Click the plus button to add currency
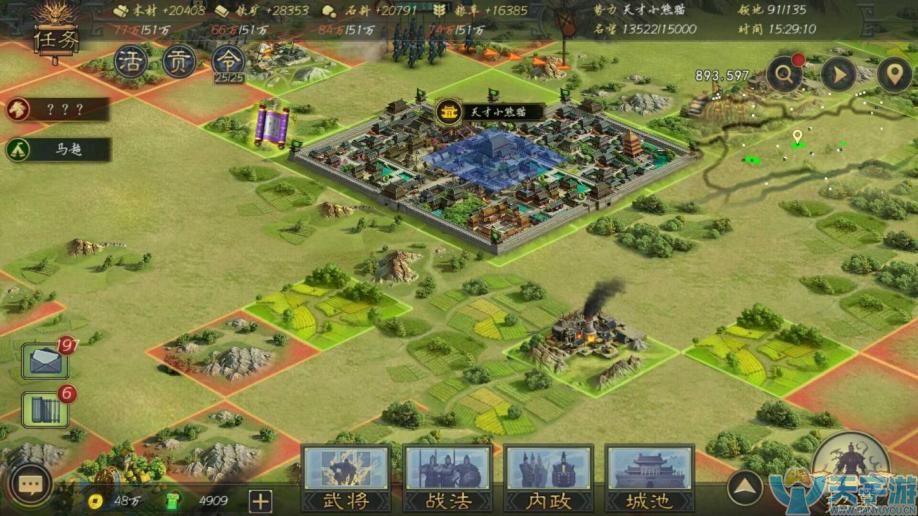918x516 pixels. tap(260, 500)
